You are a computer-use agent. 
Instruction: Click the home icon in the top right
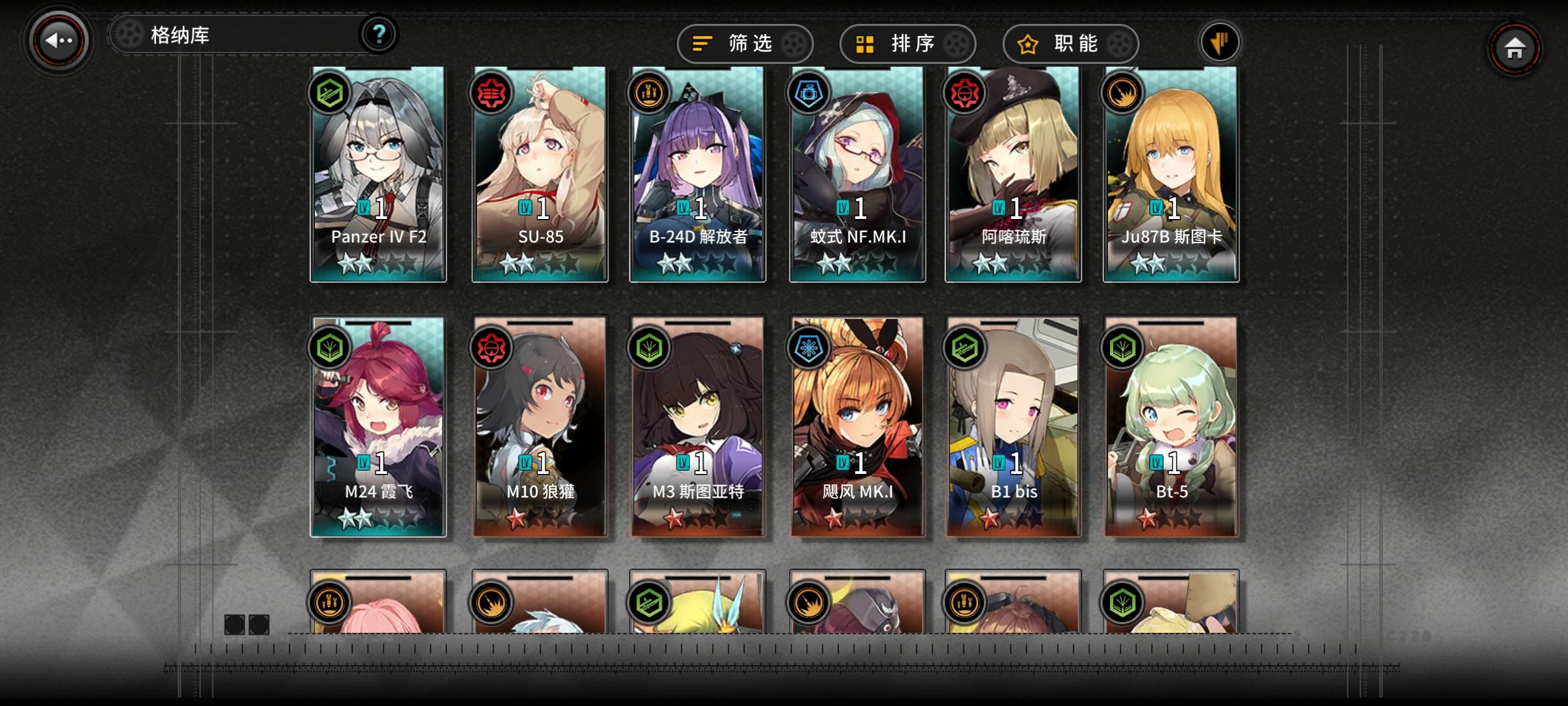1517,48
